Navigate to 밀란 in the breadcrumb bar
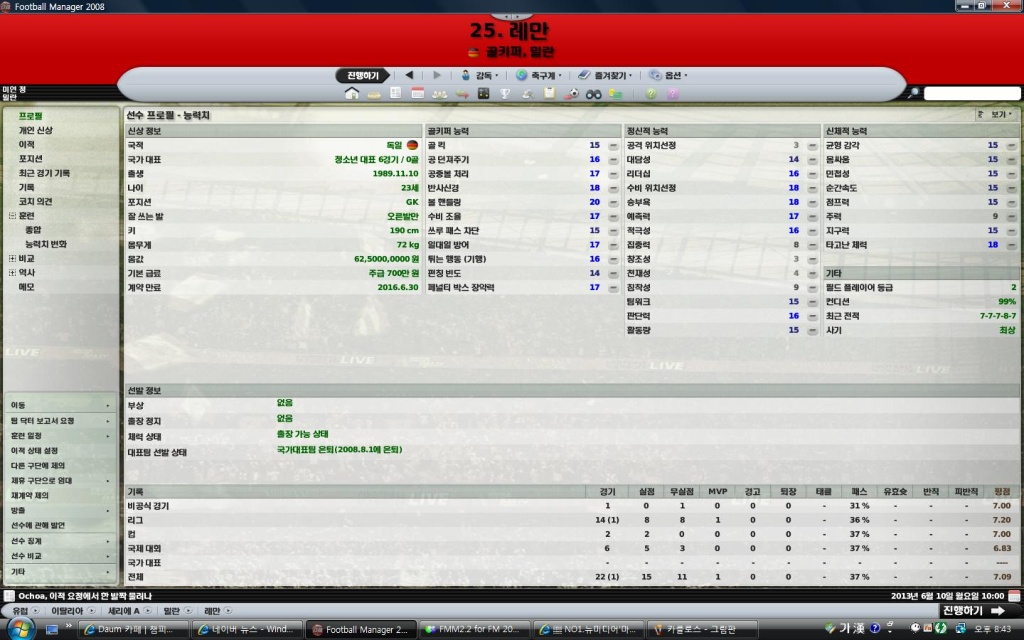This screenshot has width=1024, height=640. [171, 610]
